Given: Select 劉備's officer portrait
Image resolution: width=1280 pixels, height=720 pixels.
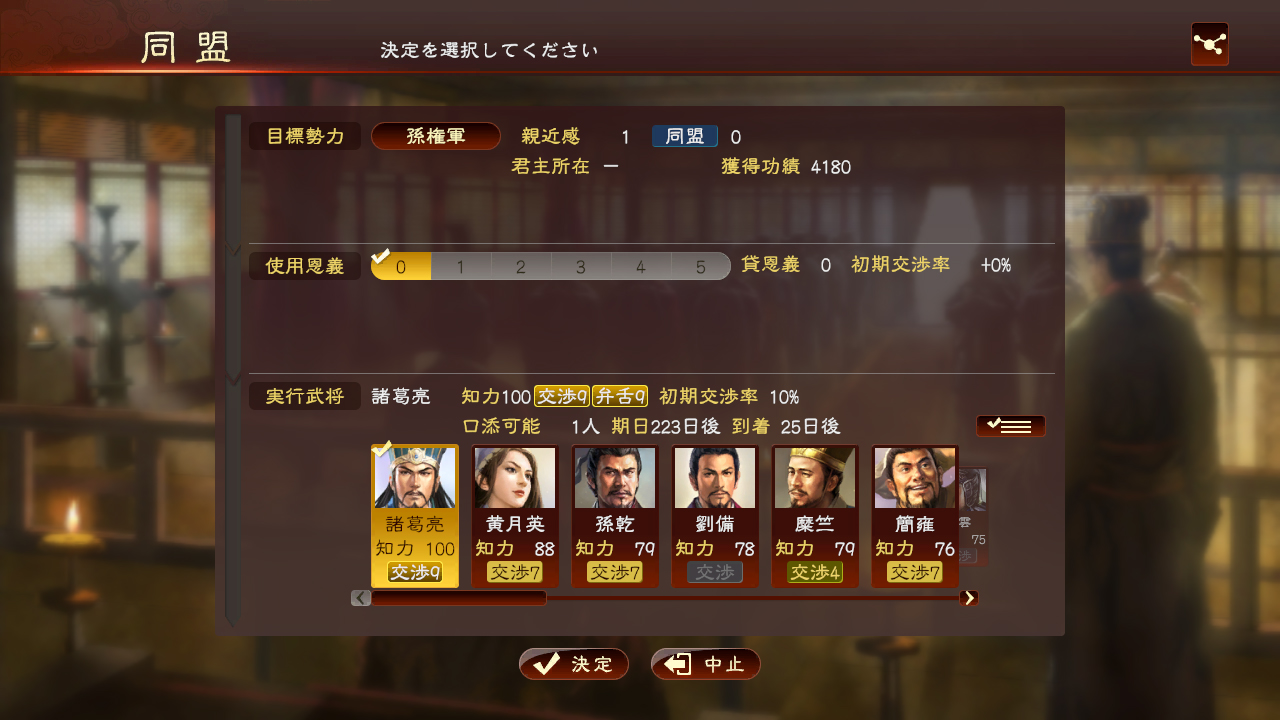Looking at the screenshot, I should tap(715, 477).
